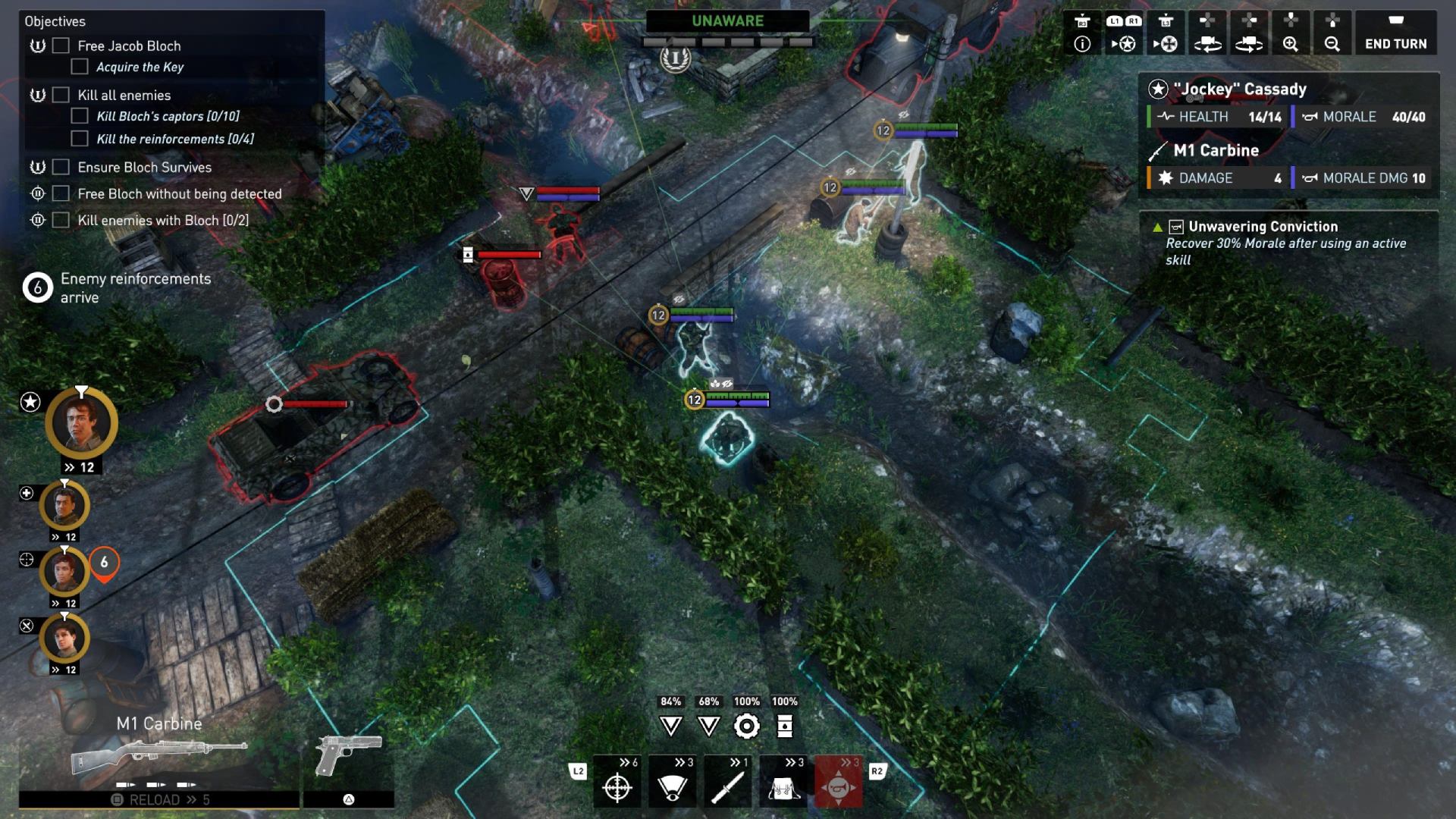Image resolution: width=1456 pixels, height=819 pixels.
Task: Cycle to the next allied unit
Action: [x=1124, y=35]
